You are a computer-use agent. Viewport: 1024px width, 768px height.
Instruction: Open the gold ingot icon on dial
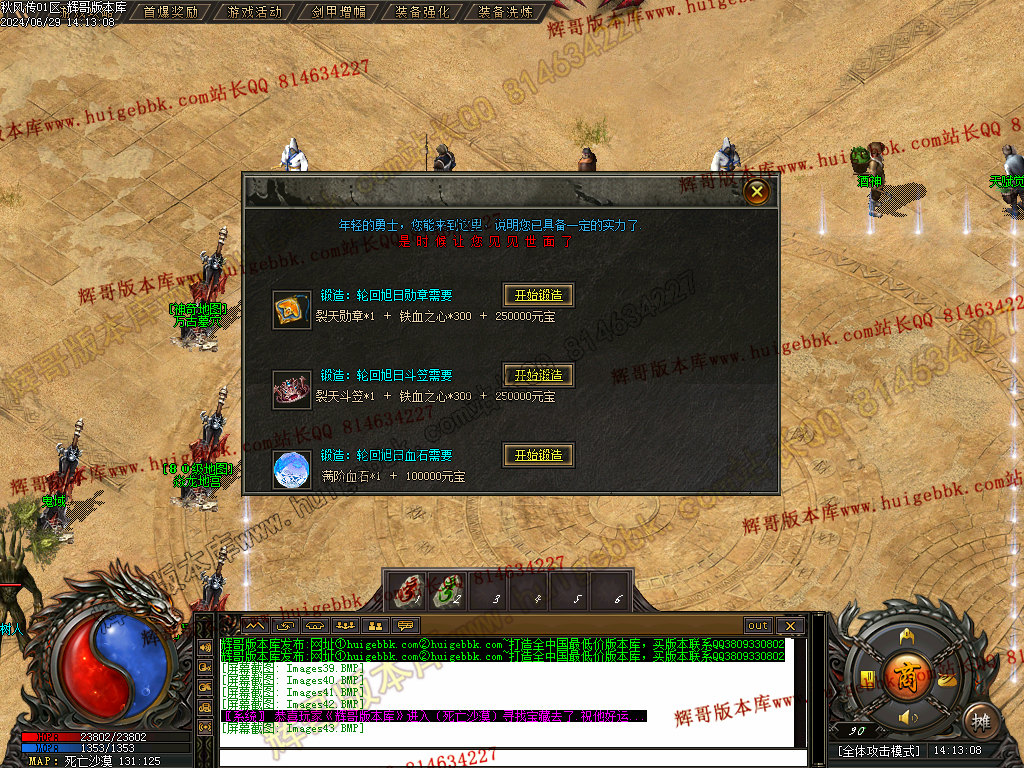click(x=946, y=680)
